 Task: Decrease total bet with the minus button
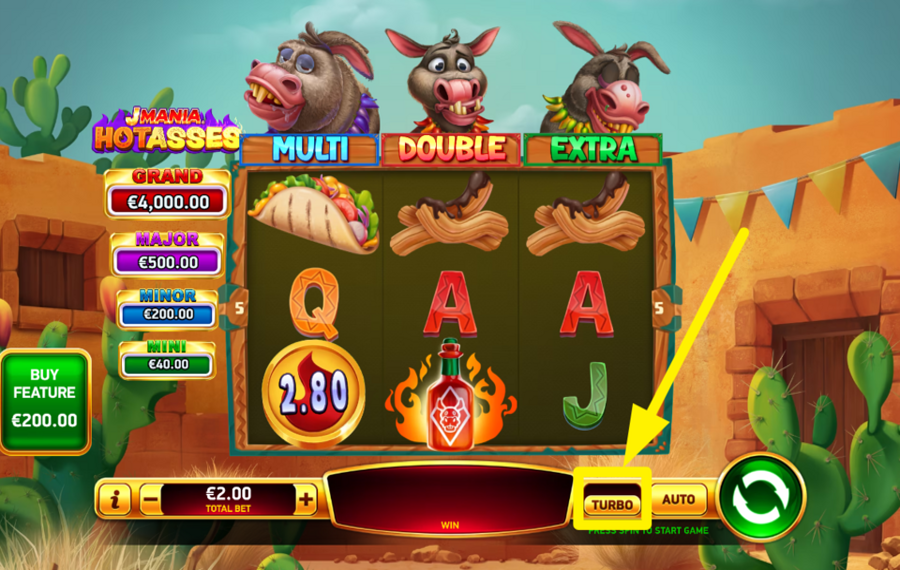pos(150,498)
